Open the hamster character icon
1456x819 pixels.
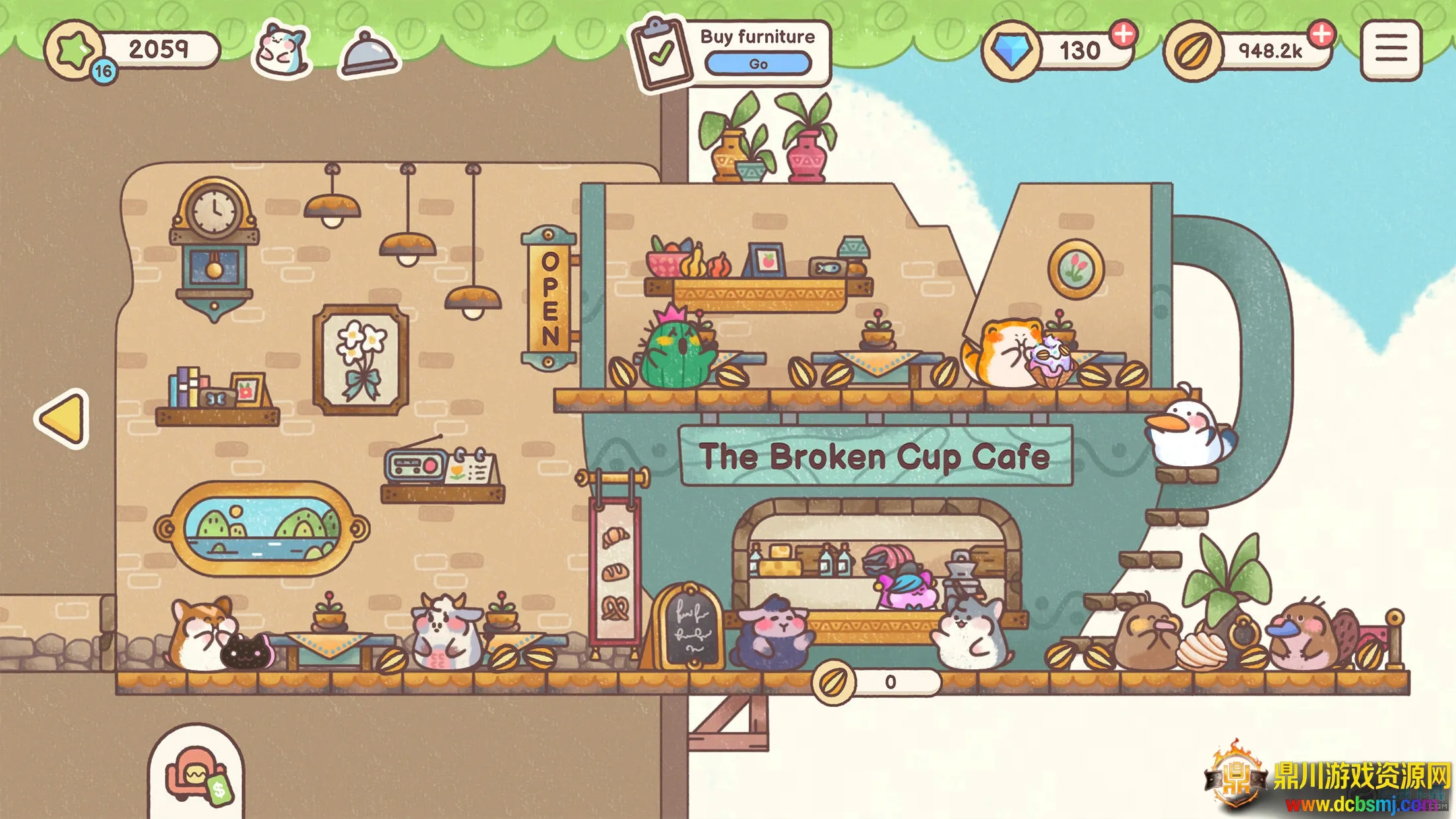point(282,50)
